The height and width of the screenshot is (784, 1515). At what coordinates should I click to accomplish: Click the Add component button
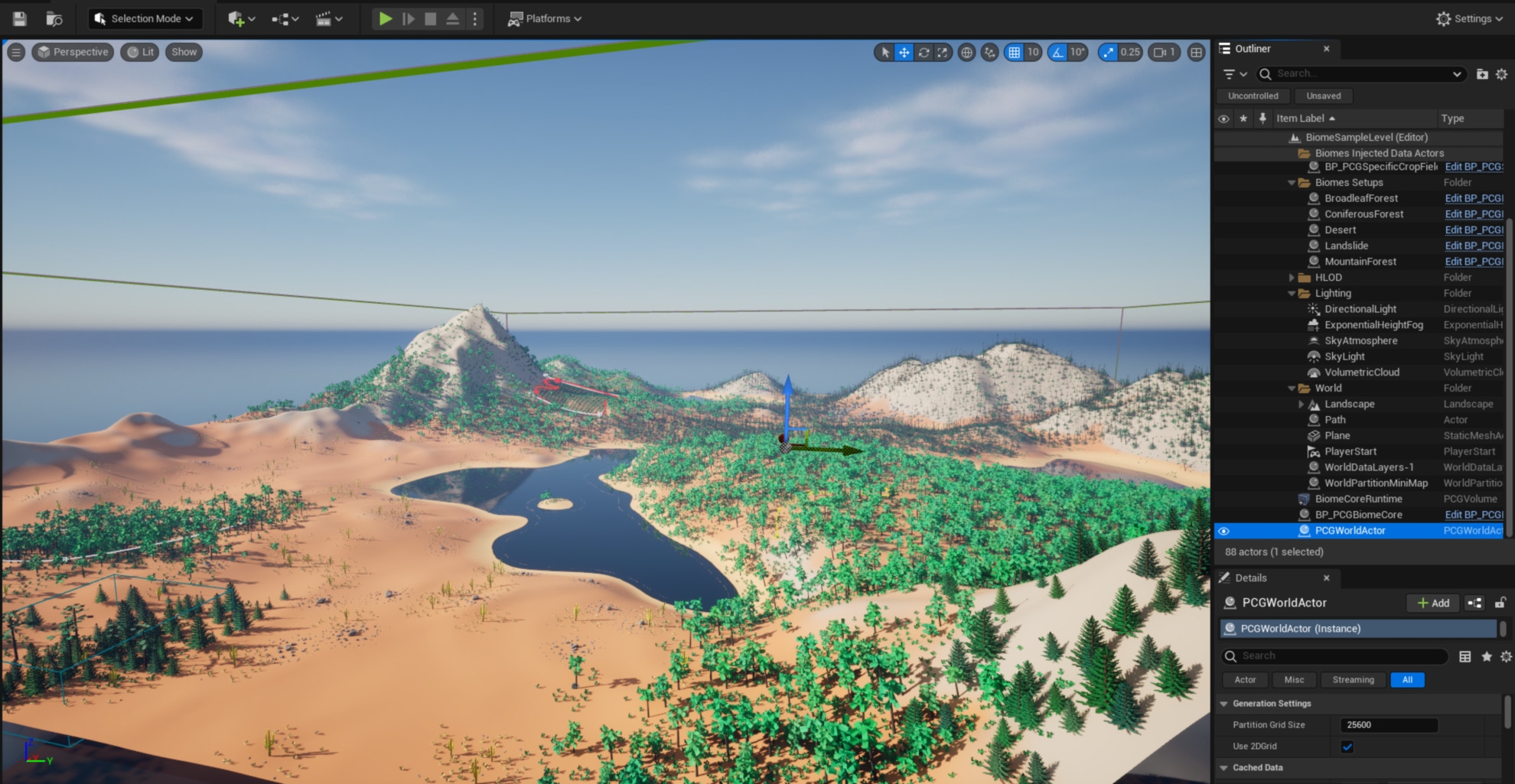1433,603
